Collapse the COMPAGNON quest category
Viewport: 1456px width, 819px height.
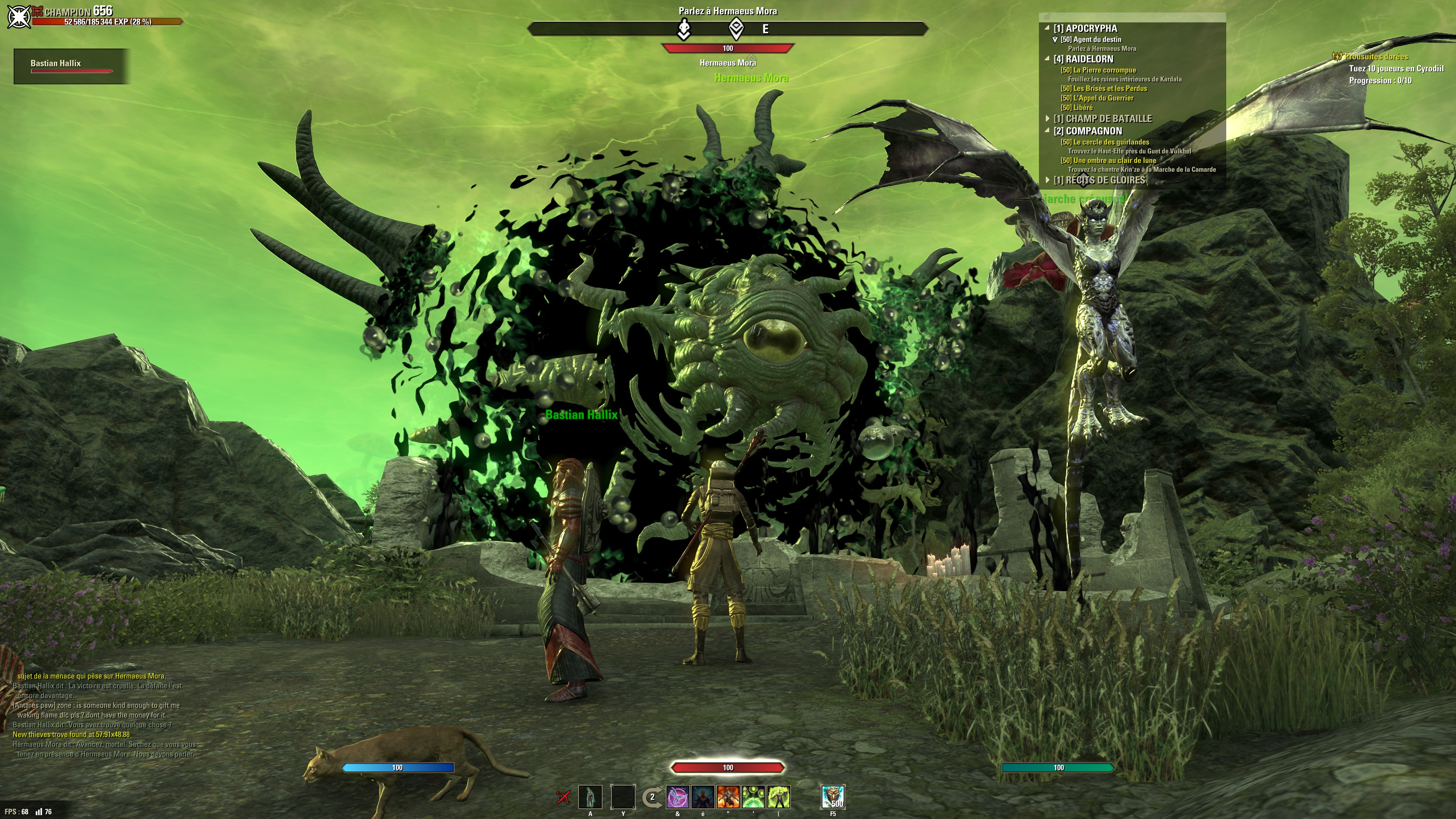click(1047, 130)
